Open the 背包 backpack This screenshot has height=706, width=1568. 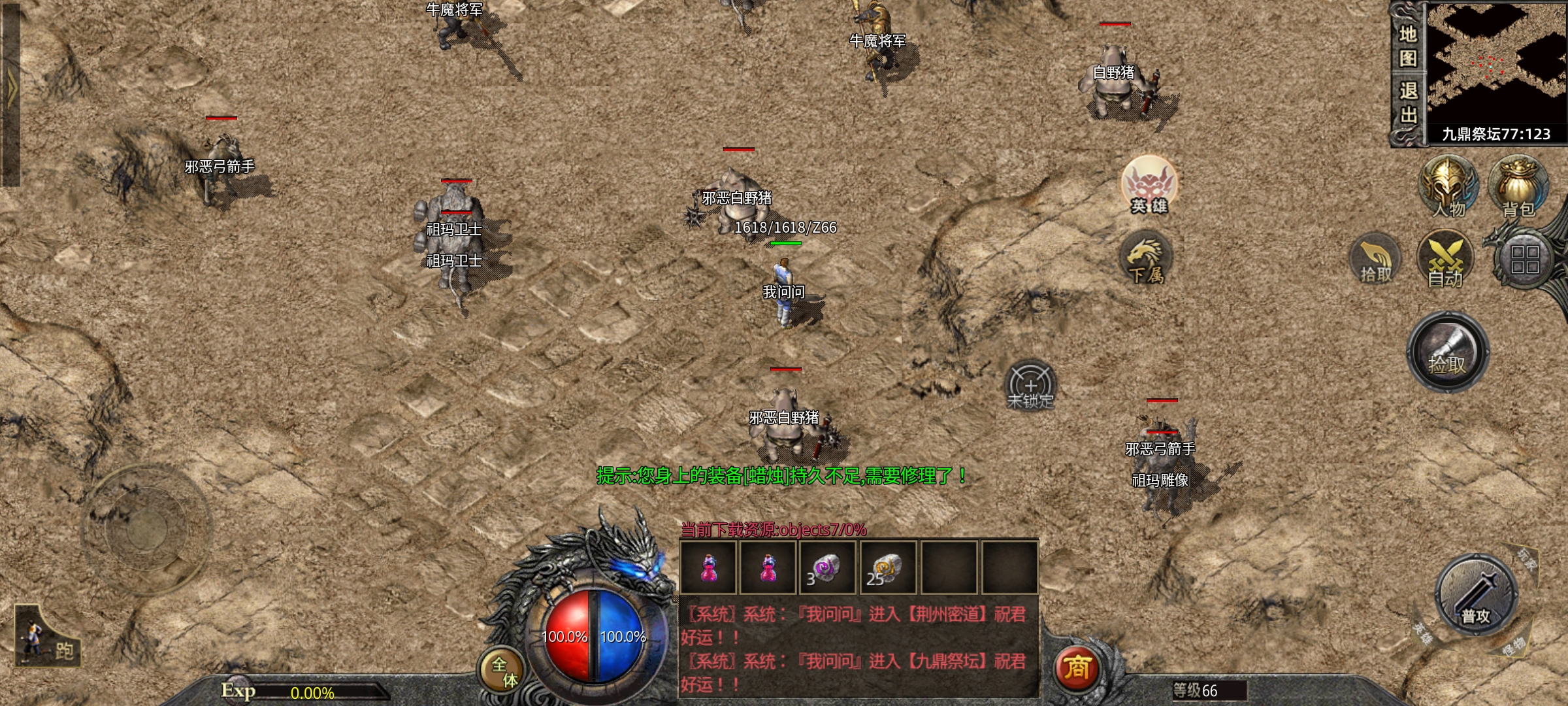tap(1518, 188)
